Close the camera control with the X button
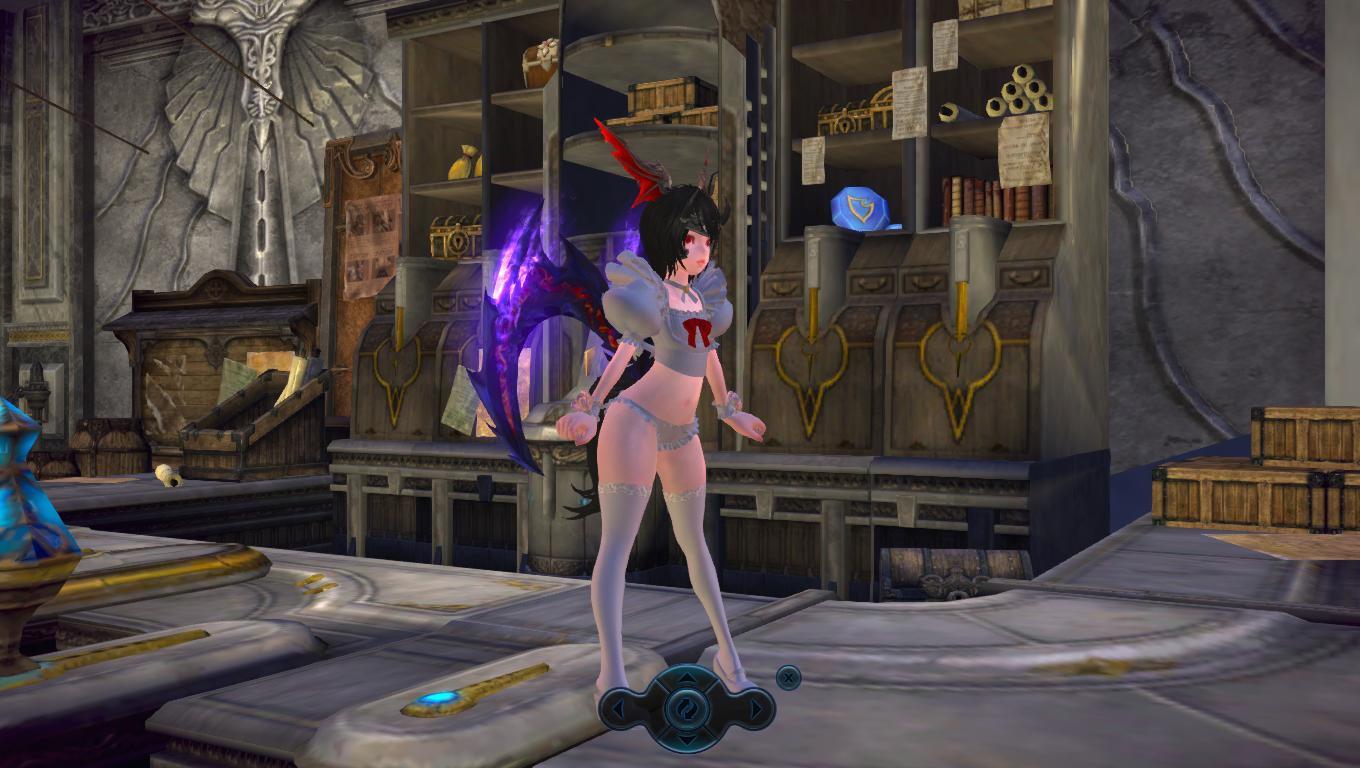The image size is (1360, 768). (788, 677)
